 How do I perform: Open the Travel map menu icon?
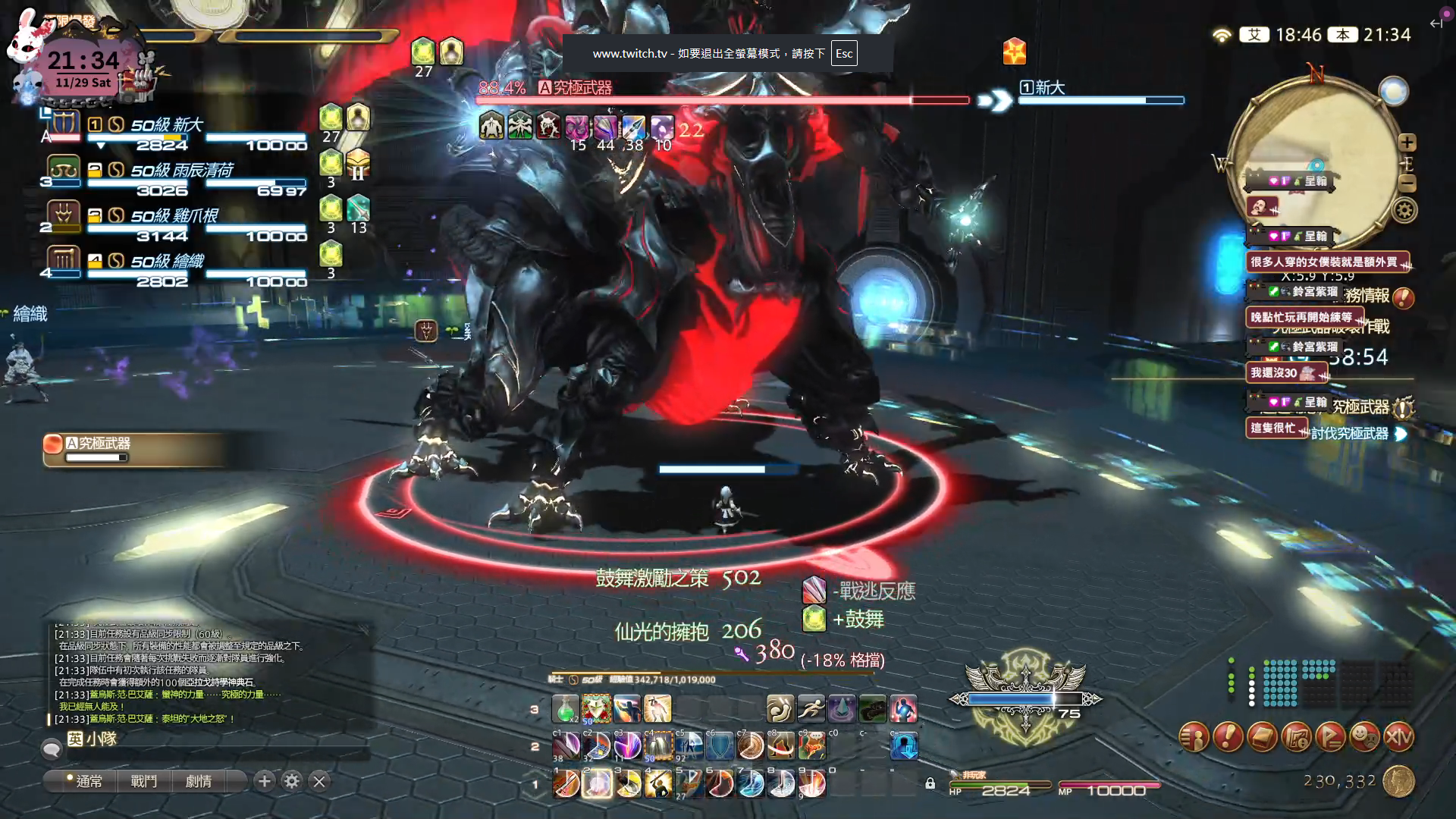point(1297,736)
